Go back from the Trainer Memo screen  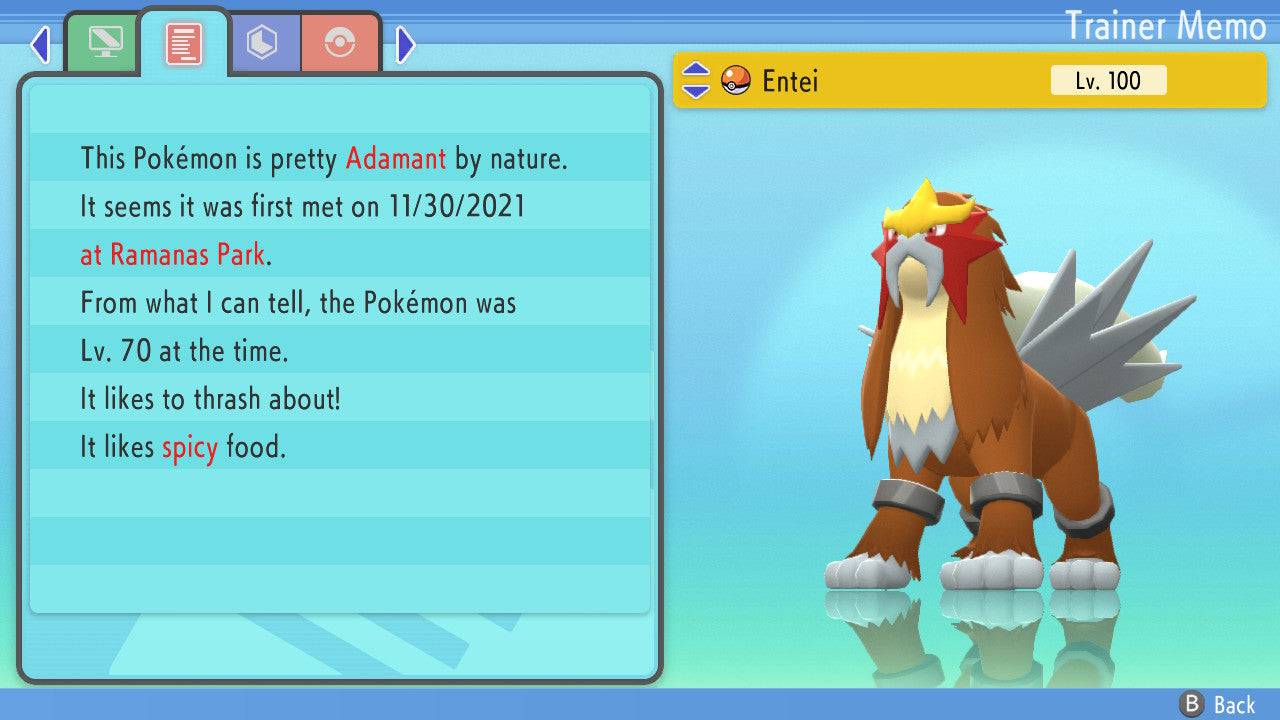click(x=1218, y=704)
